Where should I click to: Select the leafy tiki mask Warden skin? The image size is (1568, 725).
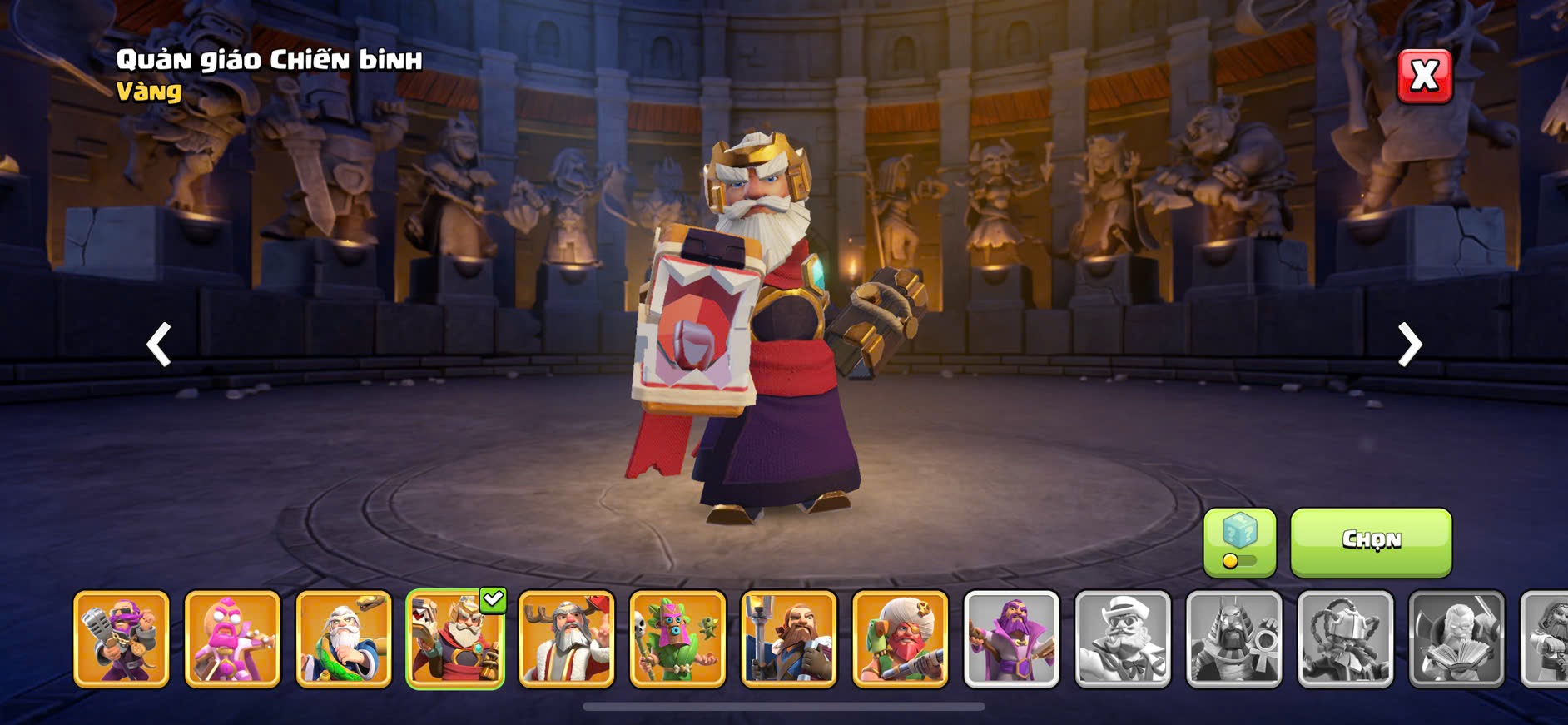click(677, 639)
